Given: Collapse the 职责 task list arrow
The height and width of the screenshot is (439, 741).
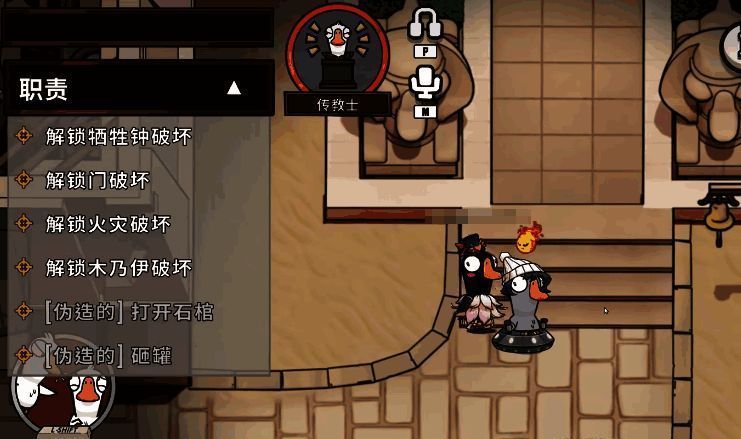Looking at the screenshot, I should point(234,88).
